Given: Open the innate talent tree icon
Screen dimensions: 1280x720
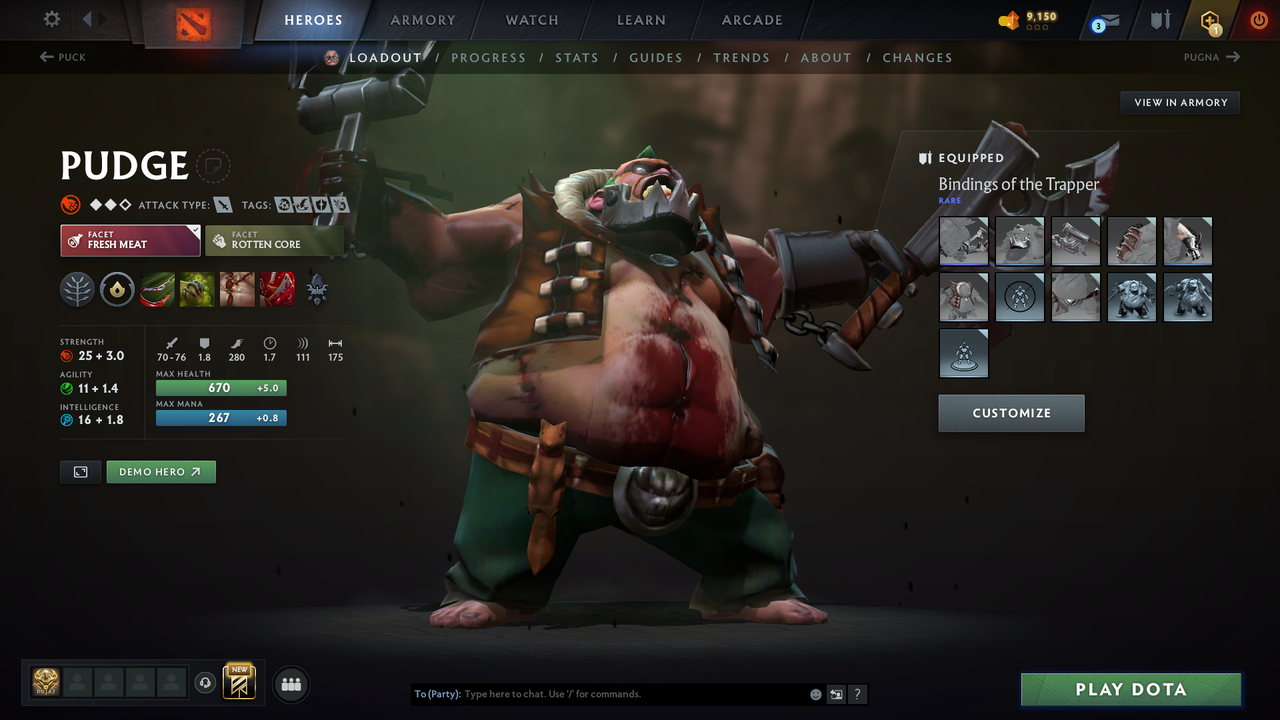Looking at the screenshot, I should pyautogui.click(x=77, y=290).
